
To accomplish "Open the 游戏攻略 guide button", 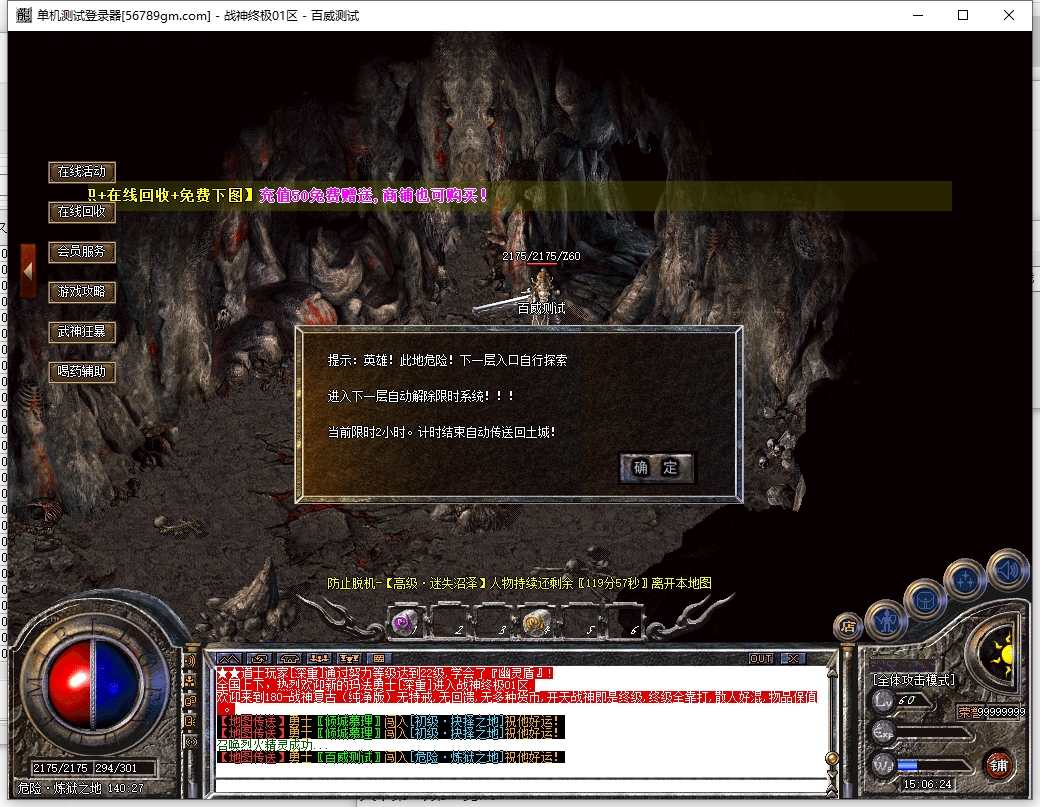I will (x=82, y=292).
